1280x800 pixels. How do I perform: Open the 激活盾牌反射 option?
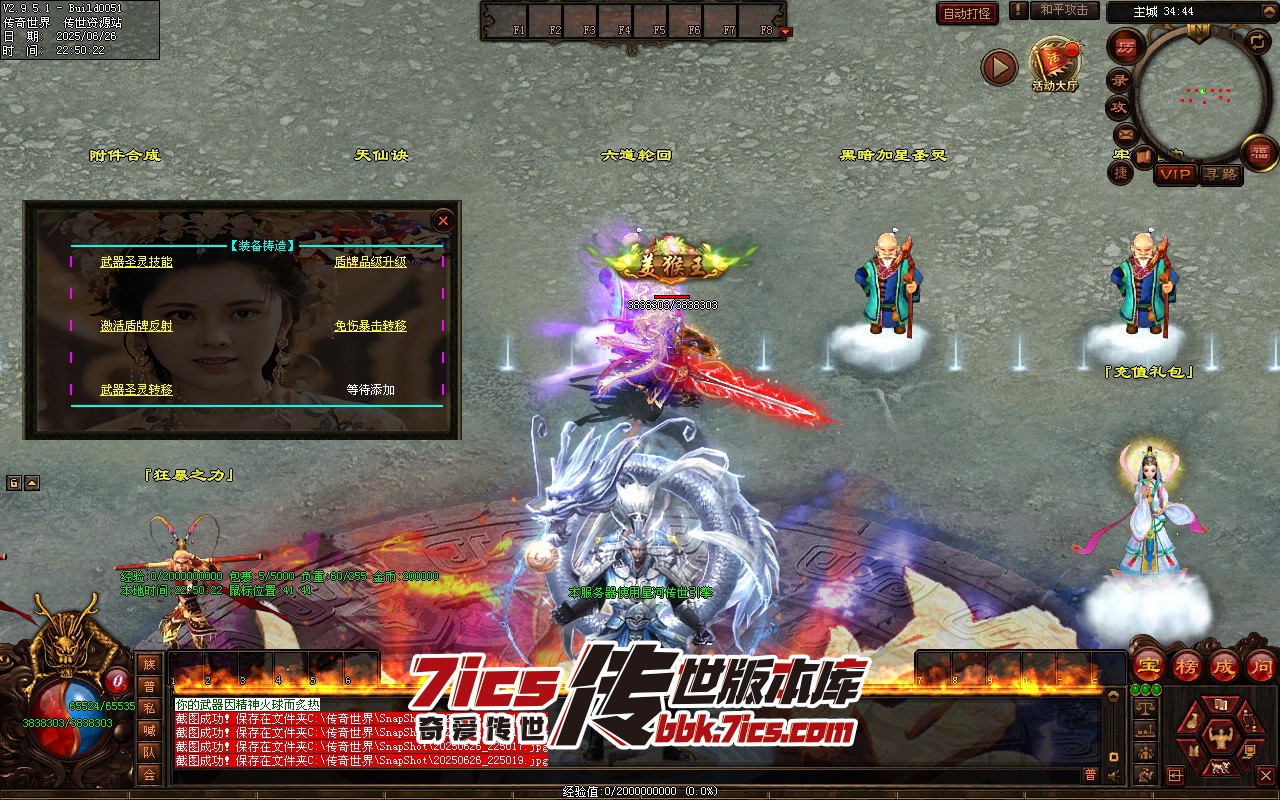click(136, 326)
